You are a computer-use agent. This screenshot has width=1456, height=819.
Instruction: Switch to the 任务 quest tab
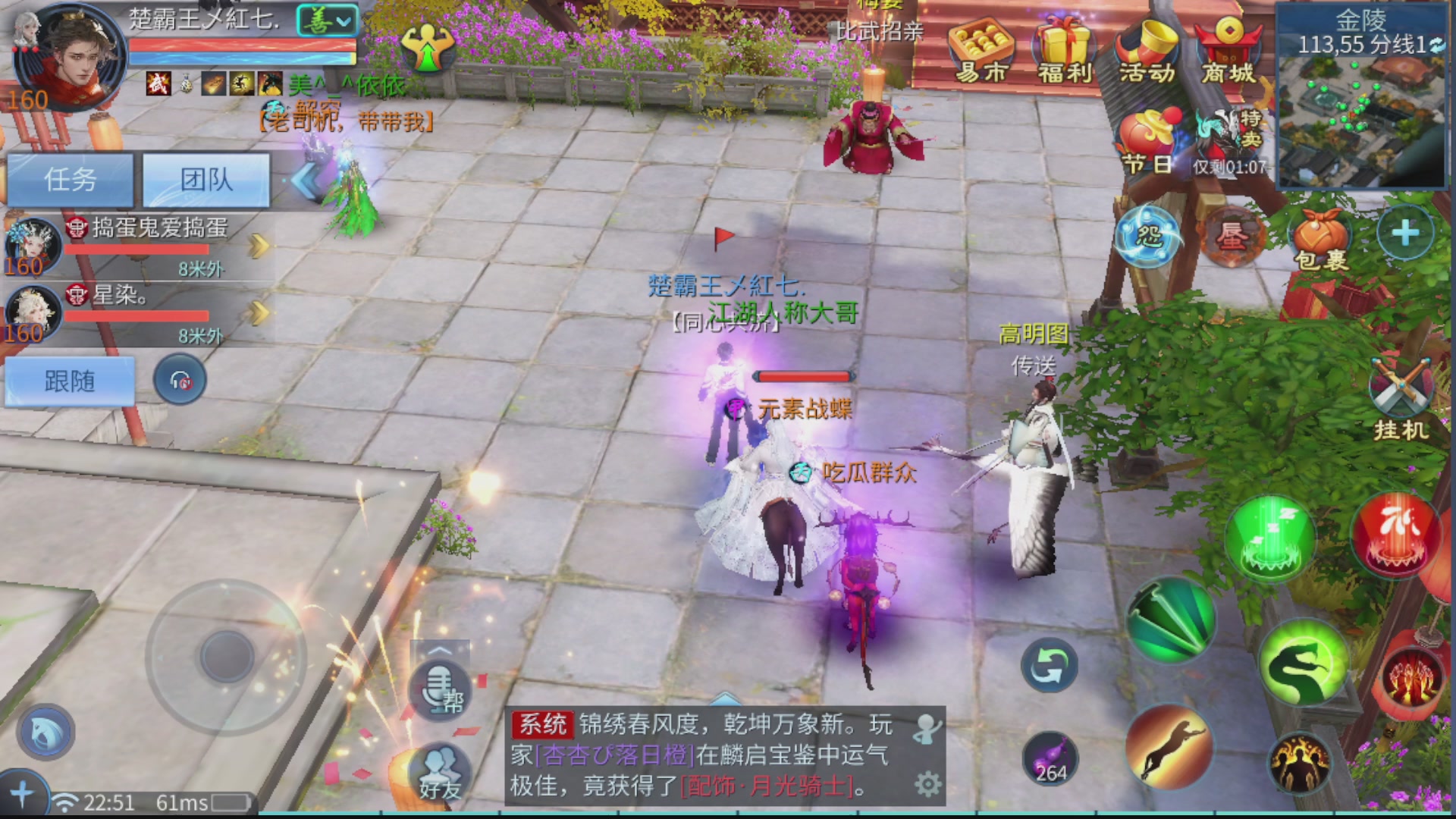71,180
